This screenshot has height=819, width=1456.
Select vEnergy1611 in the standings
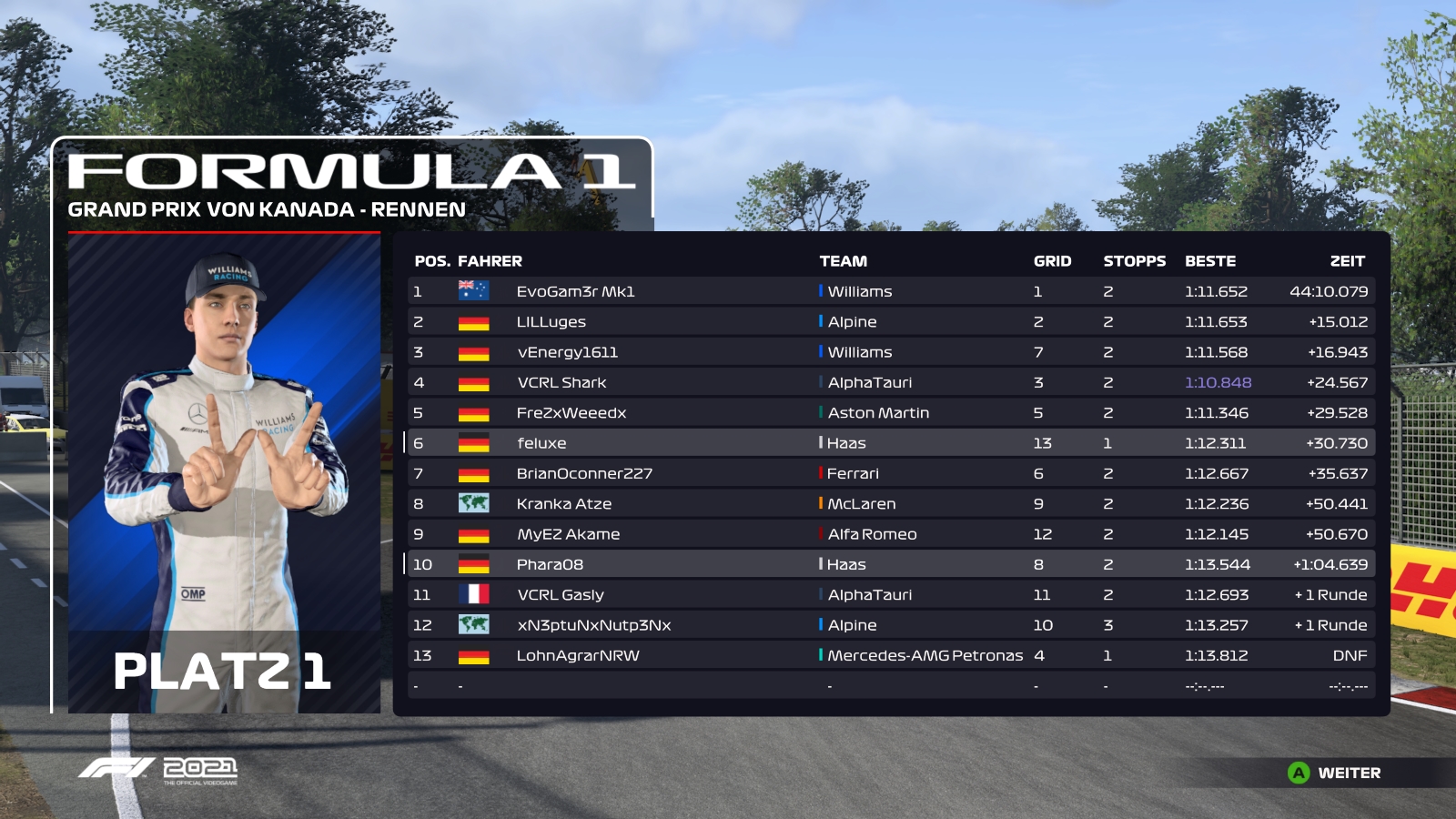890,352
